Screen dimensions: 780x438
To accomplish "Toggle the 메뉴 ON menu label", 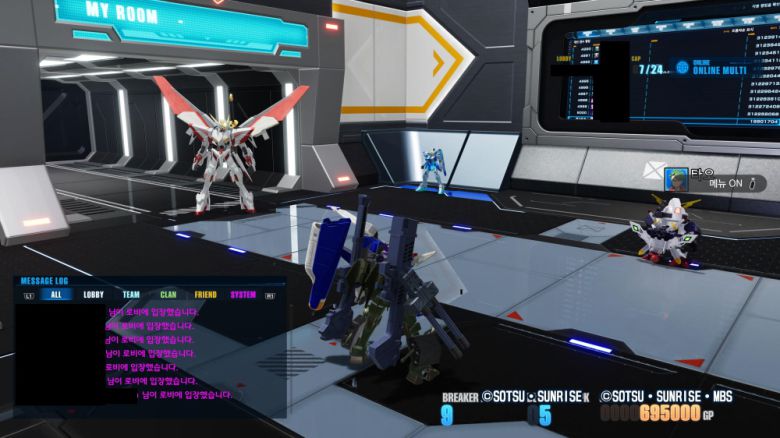I will (726, 184).
